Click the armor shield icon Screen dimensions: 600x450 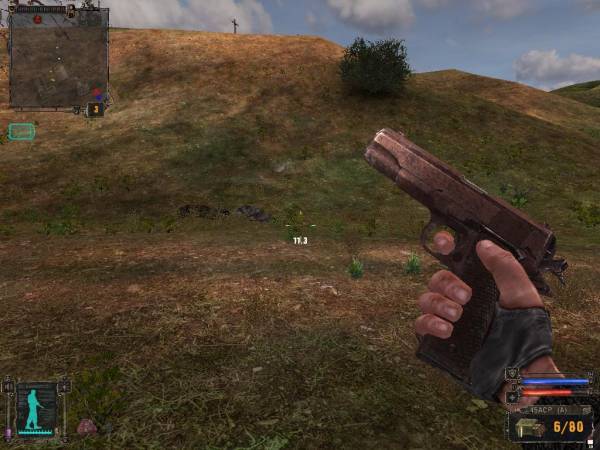click(x=513, y=373)
